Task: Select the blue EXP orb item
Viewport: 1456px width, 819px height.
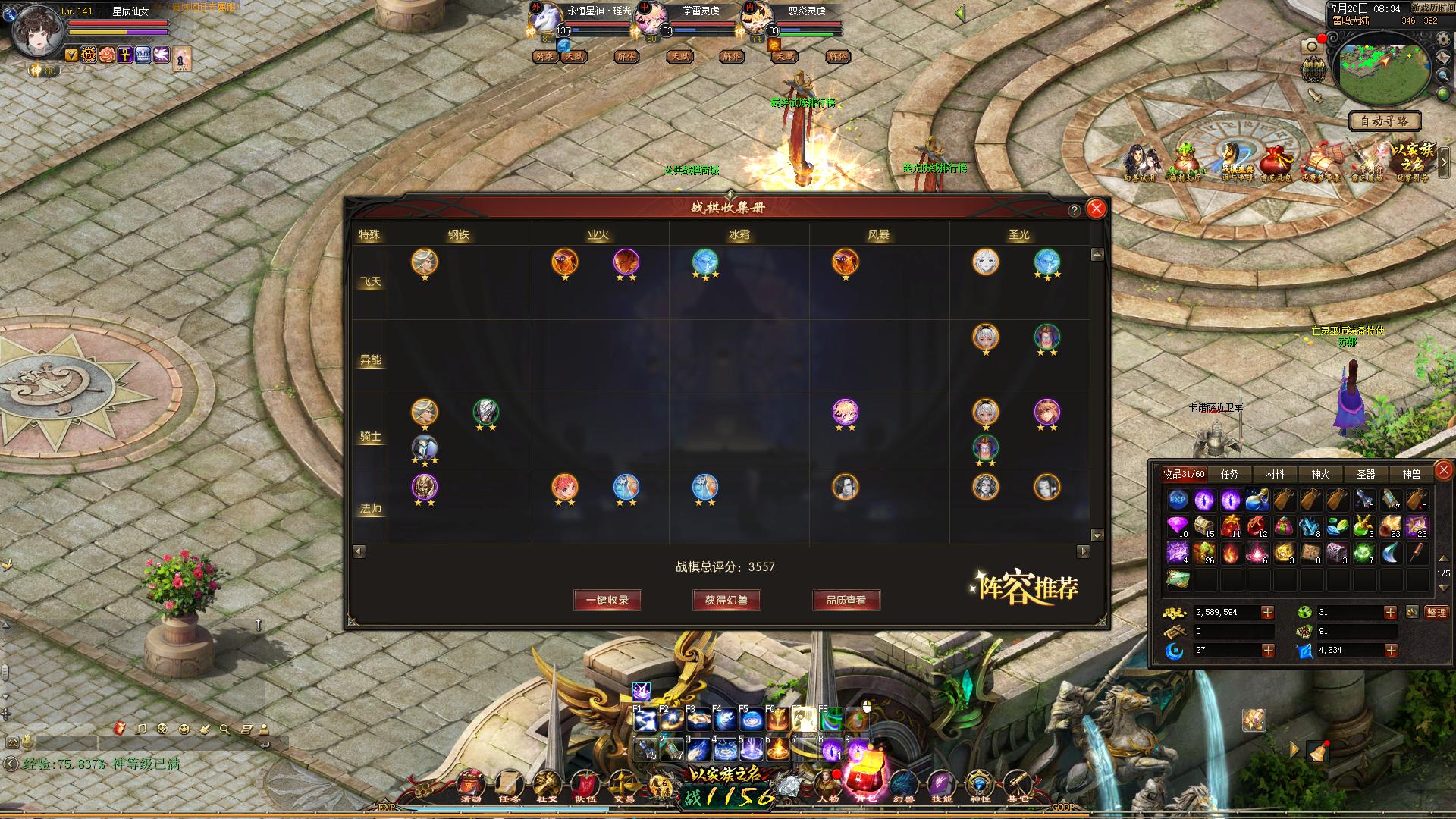Action: point(1178,499)
